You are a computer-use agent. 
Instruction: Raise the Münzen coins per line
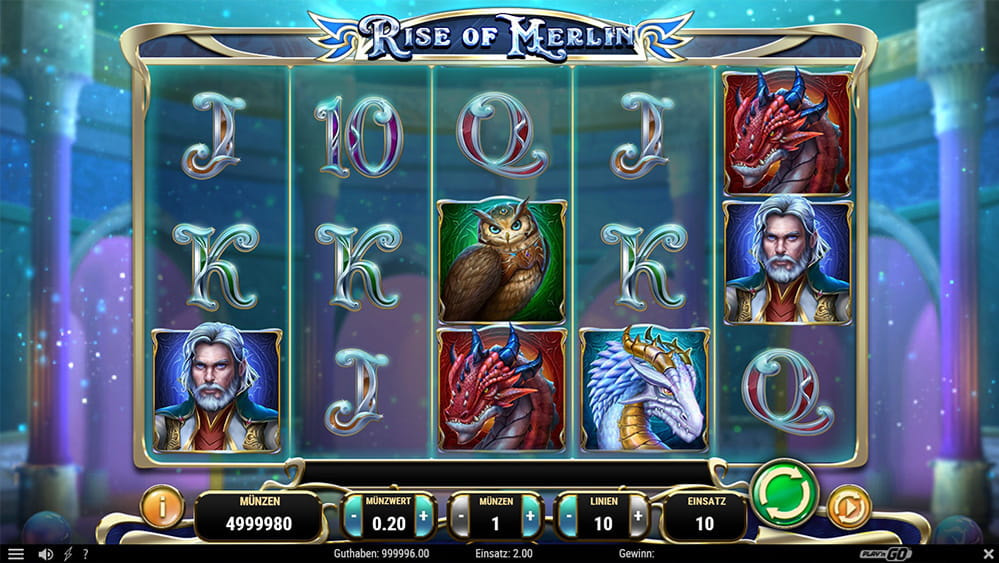click(x=530, y=517)
